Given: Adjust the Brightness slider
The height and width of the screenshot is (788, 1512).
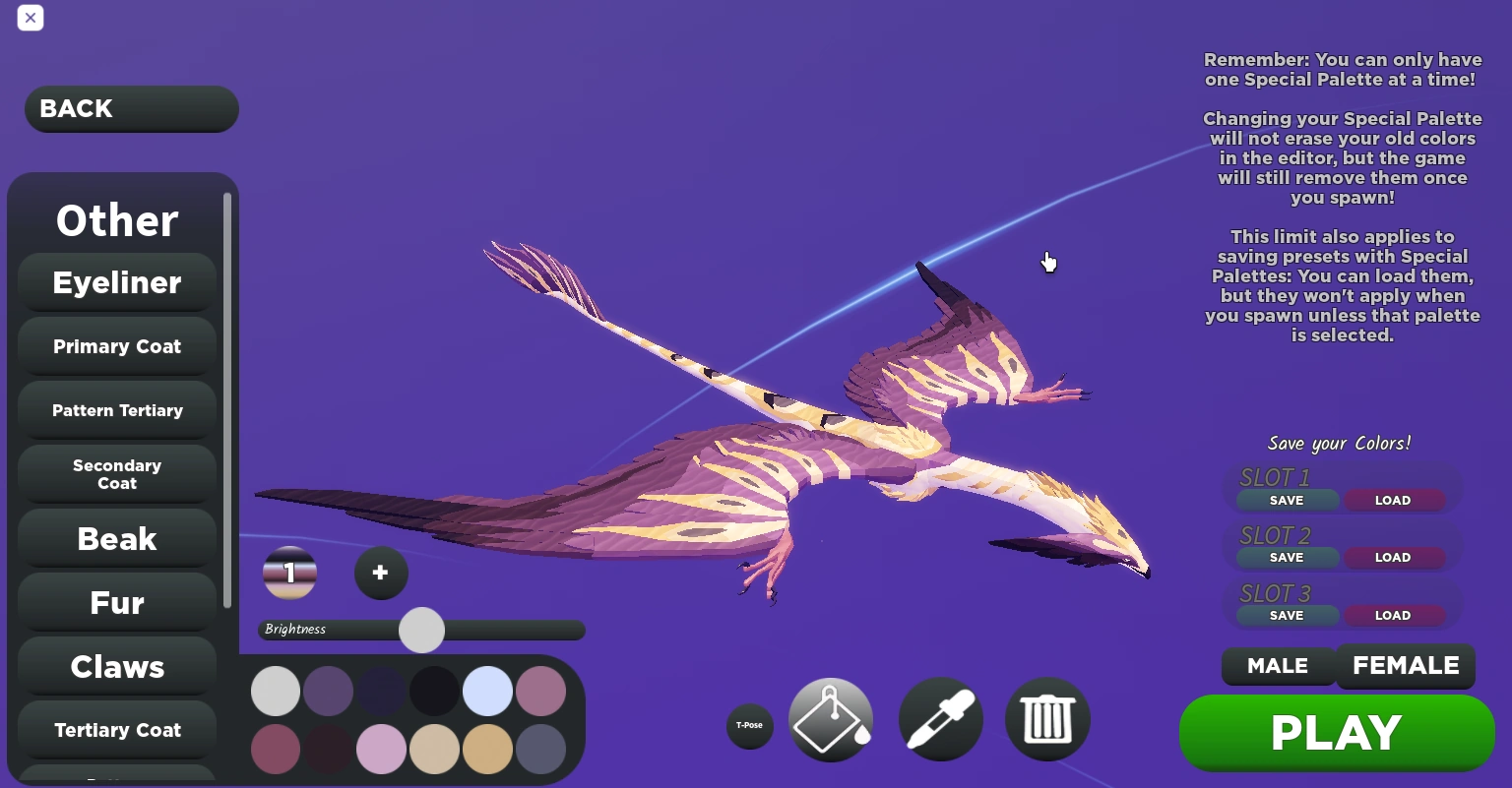Looking at the screenshot, I should click(421, 630).
